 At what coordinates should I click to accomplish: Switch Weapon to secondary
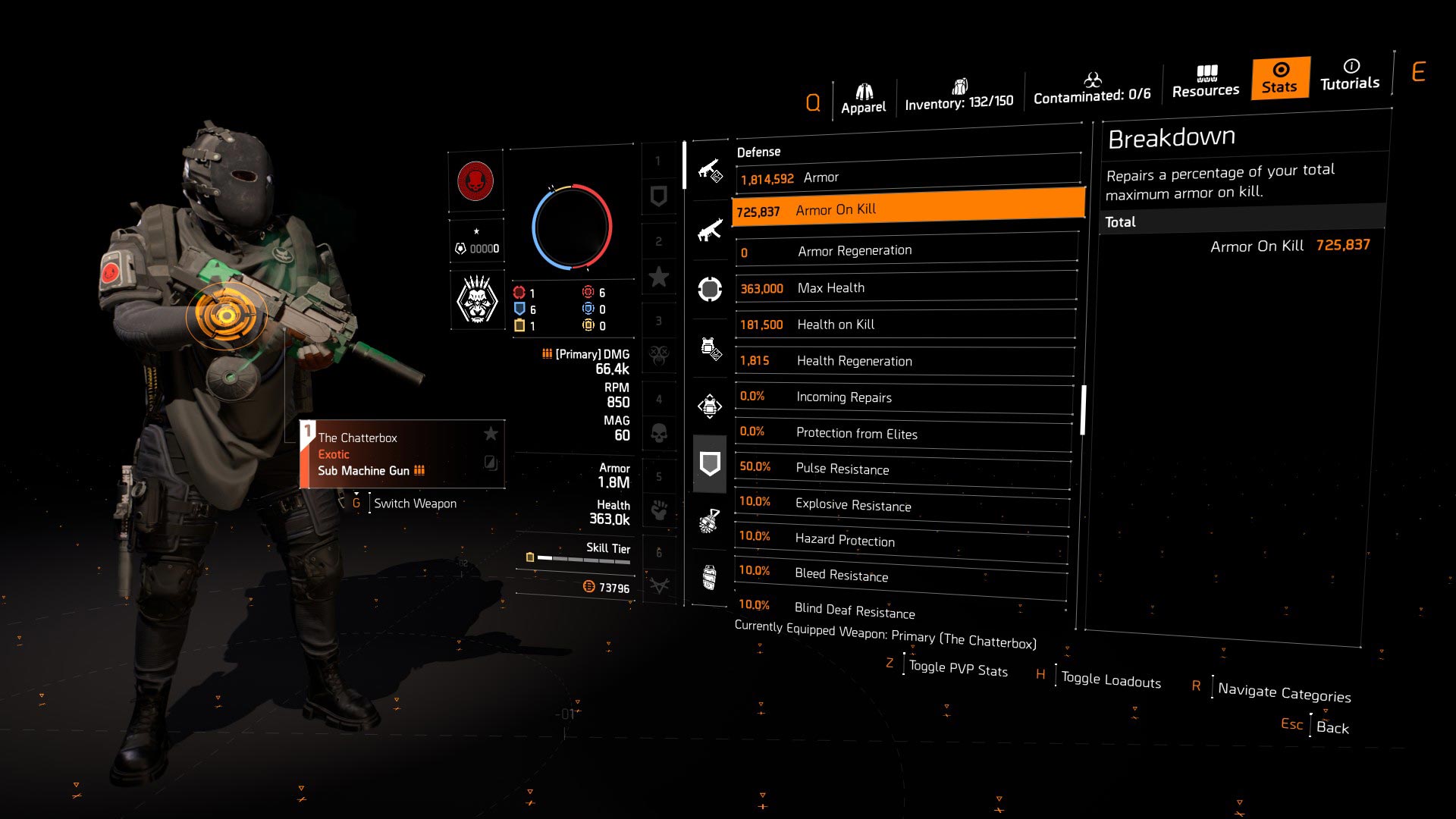[416, 503]
